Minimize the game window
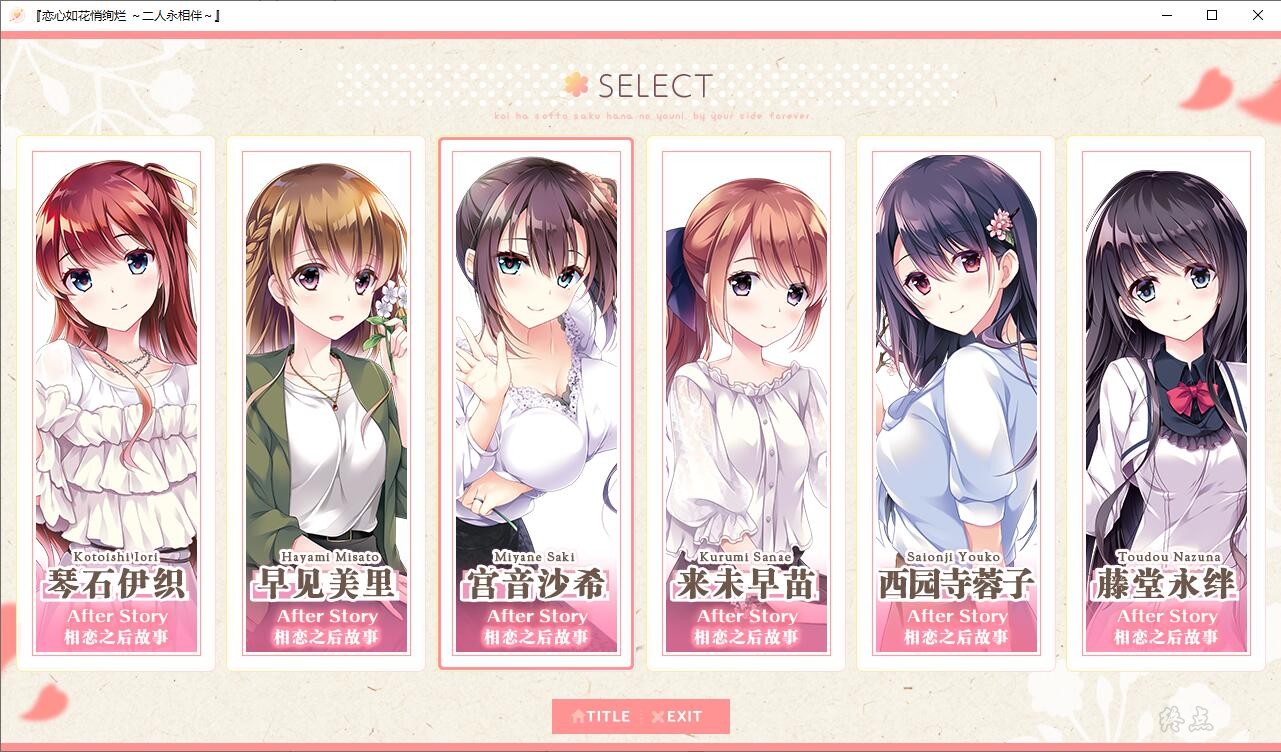This screenshot has width=1281, height=752. [x=1166, y=15]
